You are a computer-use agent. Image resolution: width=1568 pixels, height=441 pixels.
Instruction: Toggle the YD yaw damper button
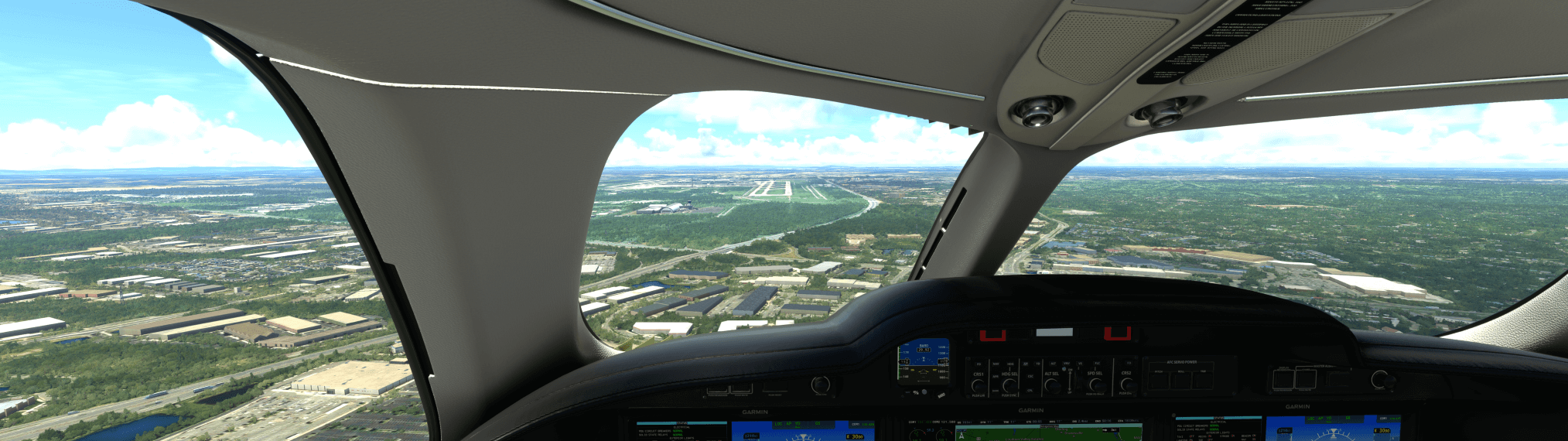[1038, 364]
